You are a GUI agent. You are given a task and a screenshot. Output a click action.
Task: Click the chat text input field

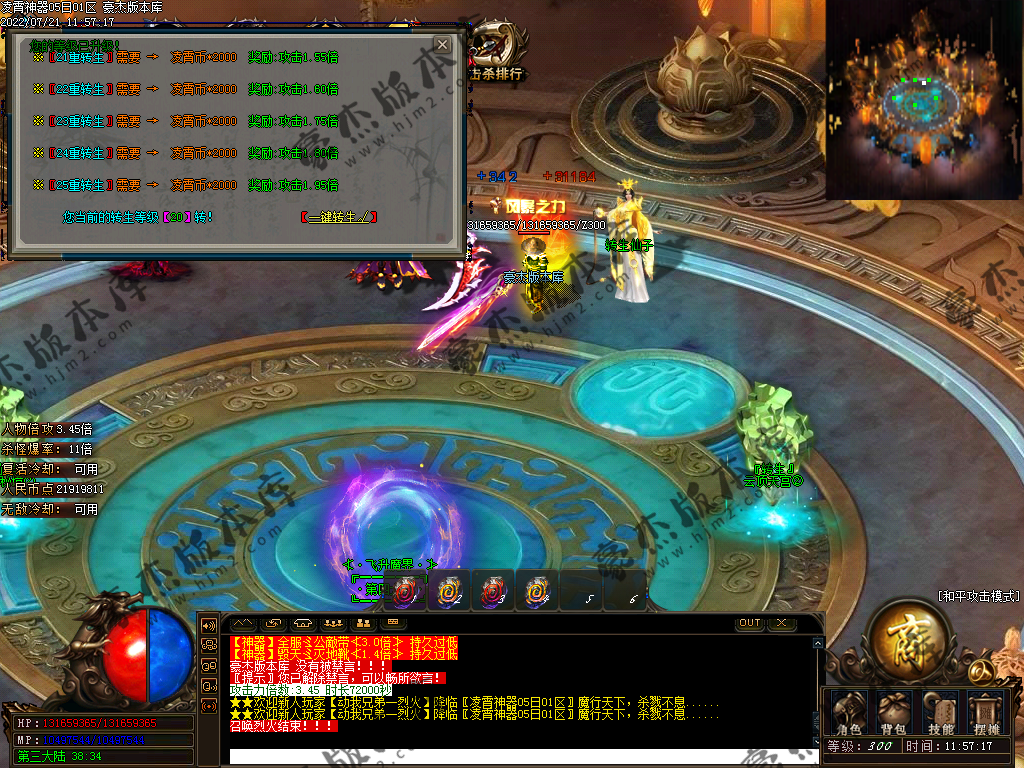[x=520, y=757]
